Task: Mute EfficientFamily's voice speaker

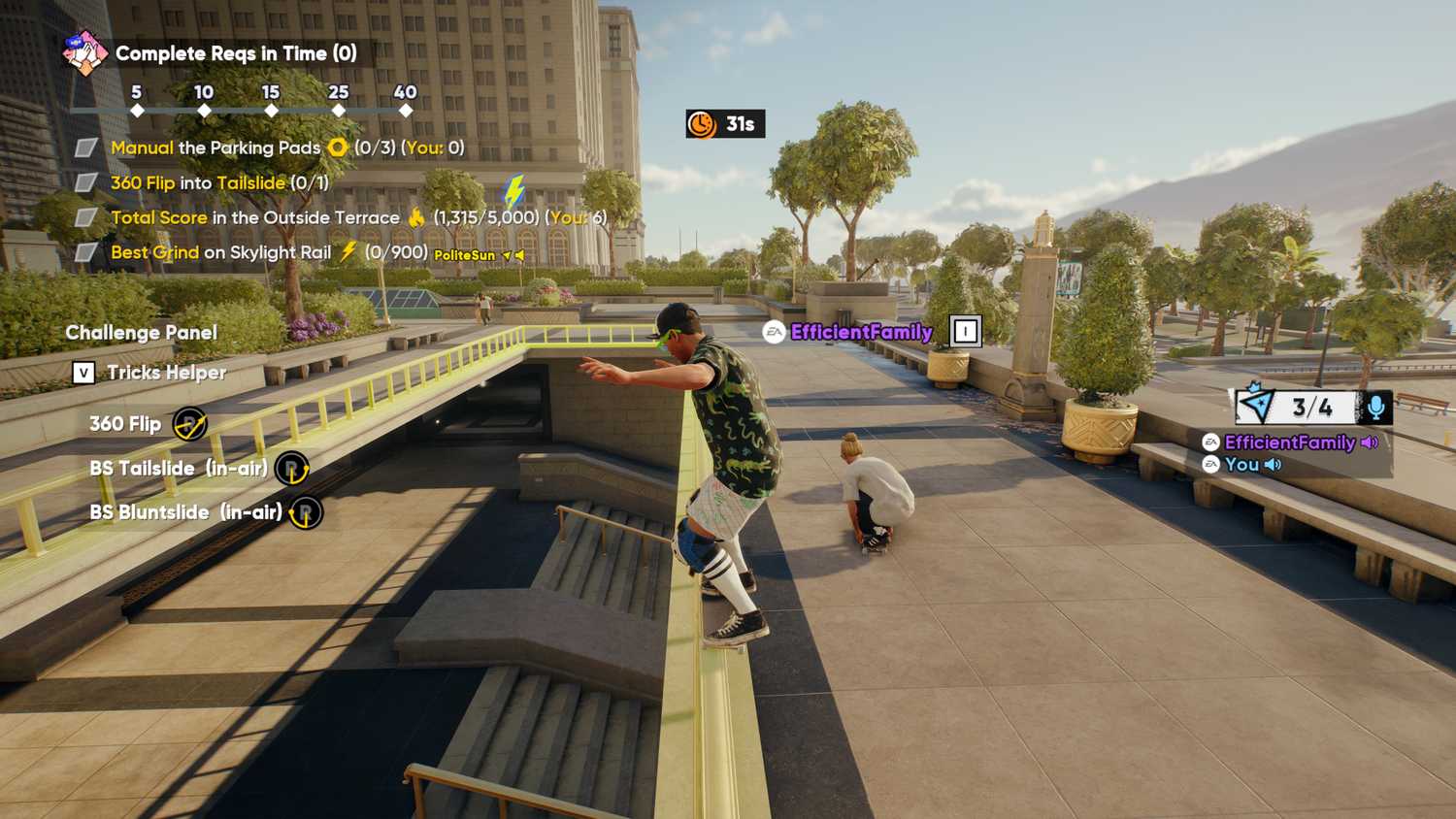Action: [x=1367, y=442]
